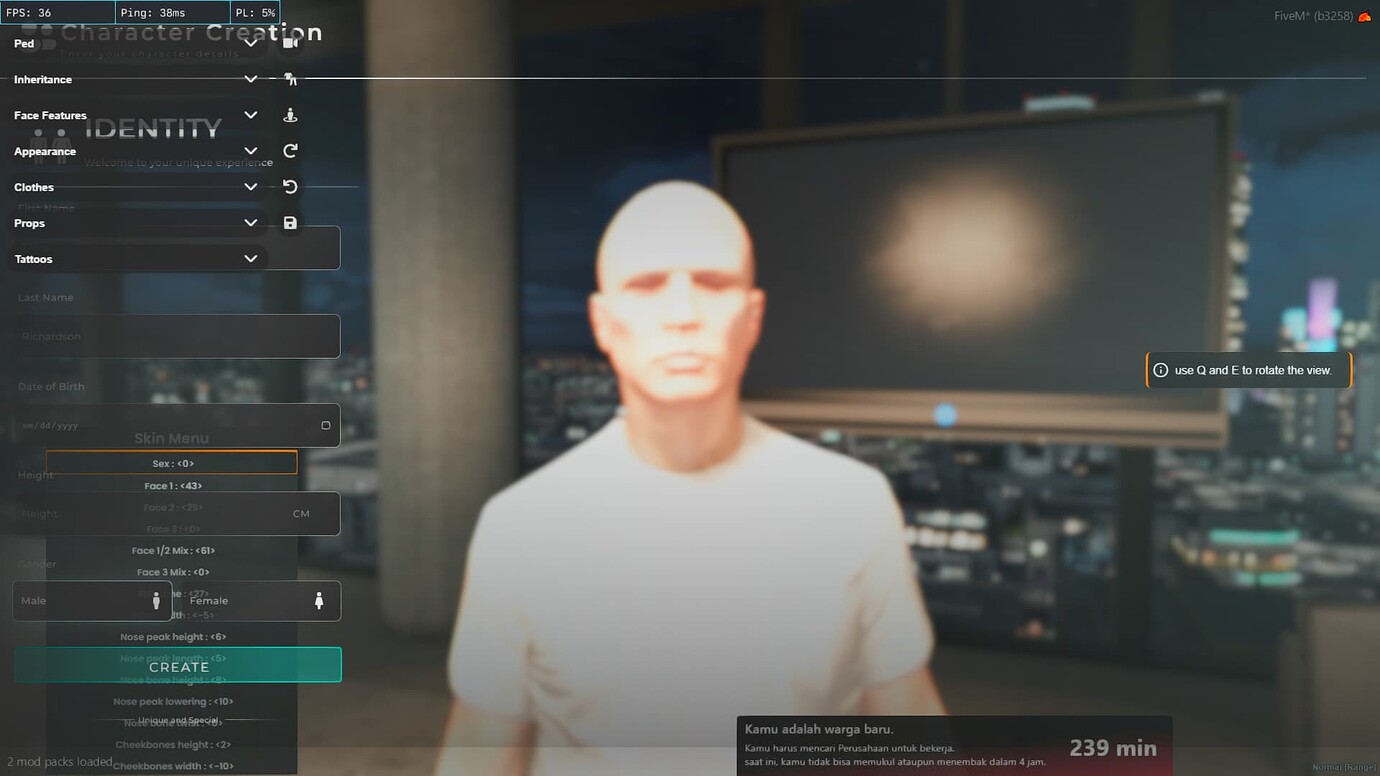Click the redo rotate icon
Viewport: 1380px width, 776px height.
(290, 150)
